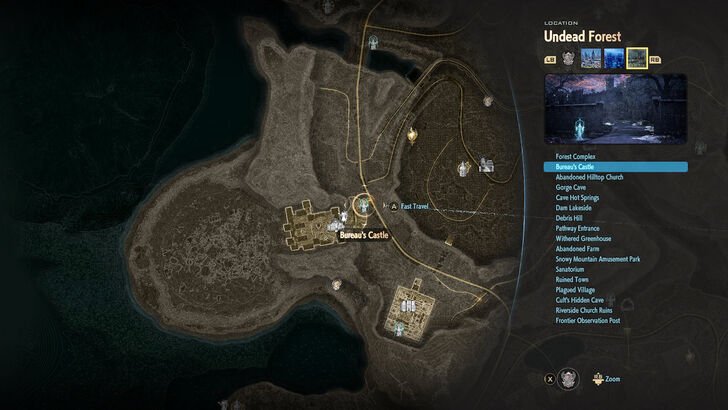The height and width of the screenshot is (410, 728).
Task: Select Abandoned Farm location
Action: 576,249
